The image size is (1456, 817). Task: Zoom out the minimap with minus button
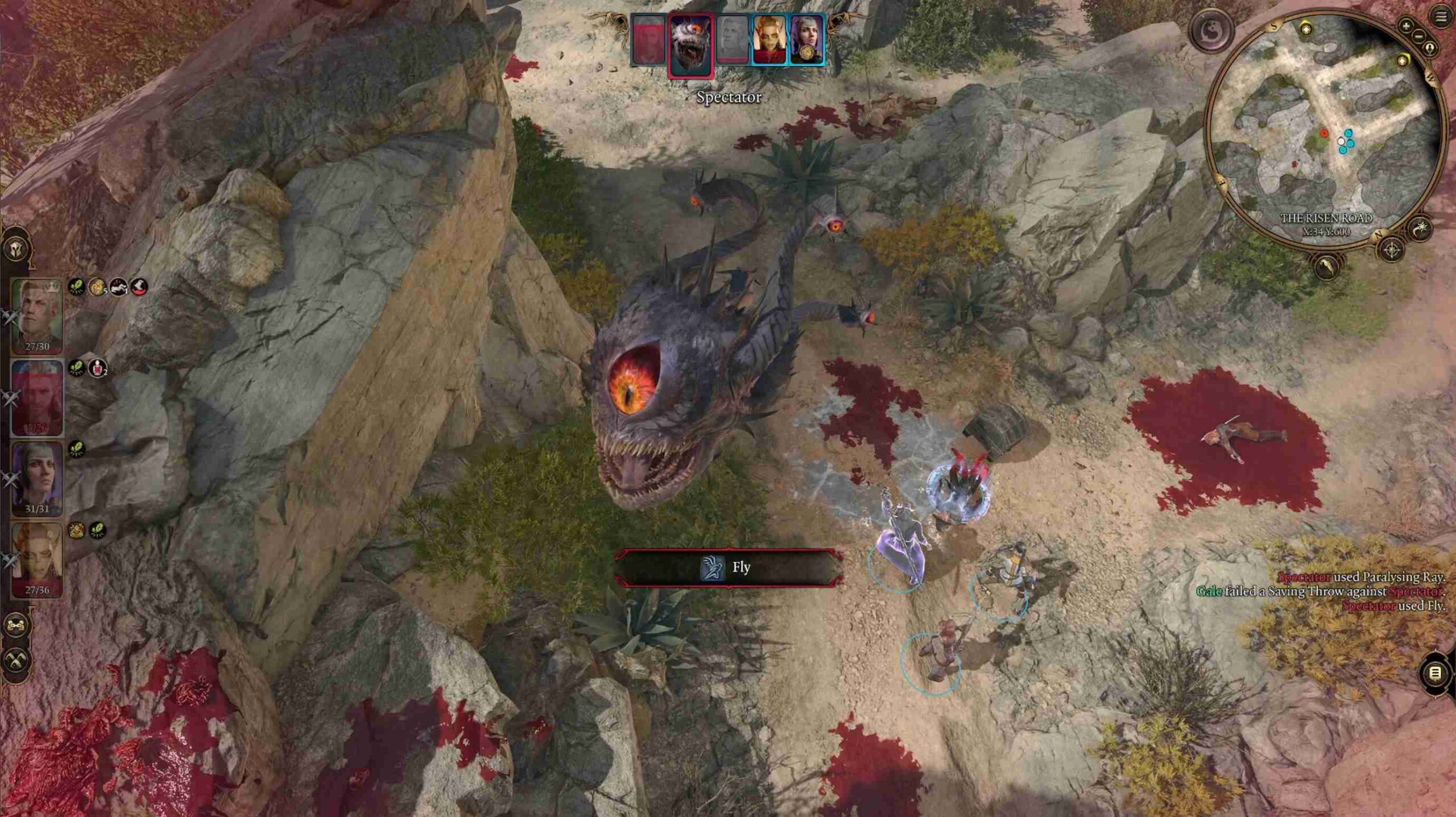[1419, 35]
